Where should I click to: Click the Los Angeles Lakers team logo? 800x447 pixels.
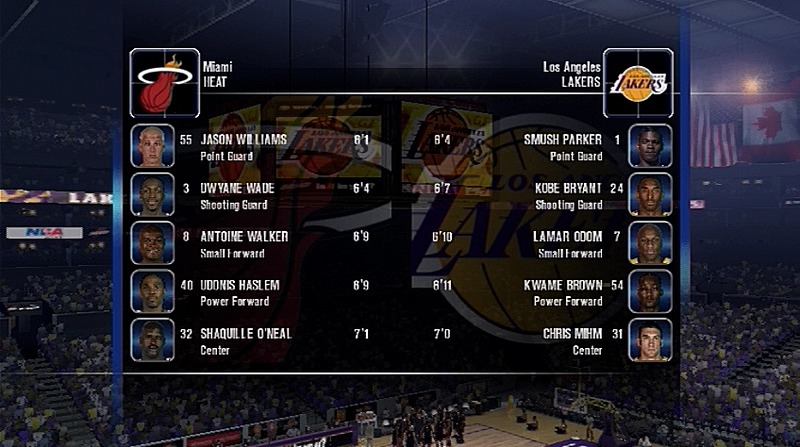[638, 83]
